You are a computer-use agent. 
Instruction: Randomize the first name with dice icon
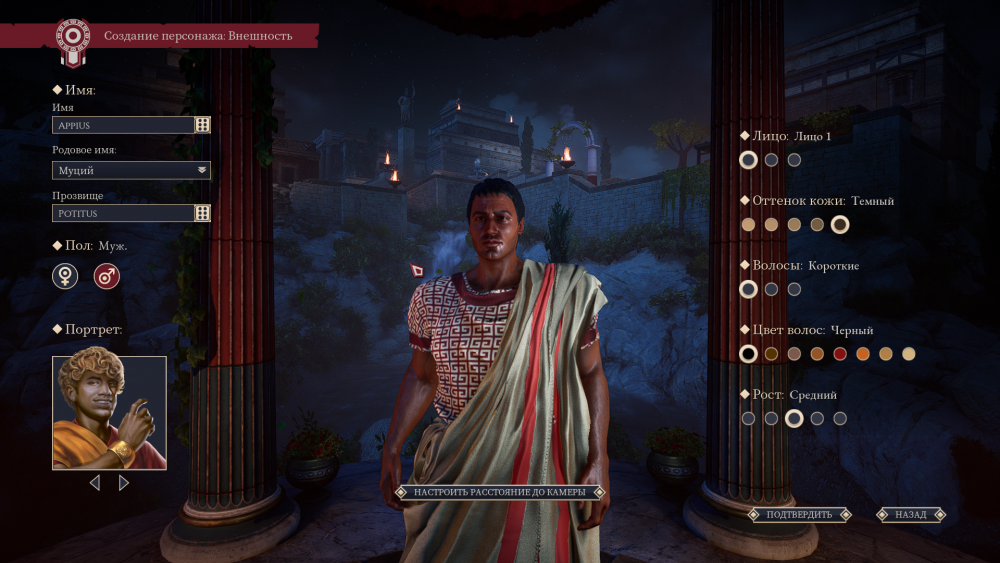click(x=202, y=125)
